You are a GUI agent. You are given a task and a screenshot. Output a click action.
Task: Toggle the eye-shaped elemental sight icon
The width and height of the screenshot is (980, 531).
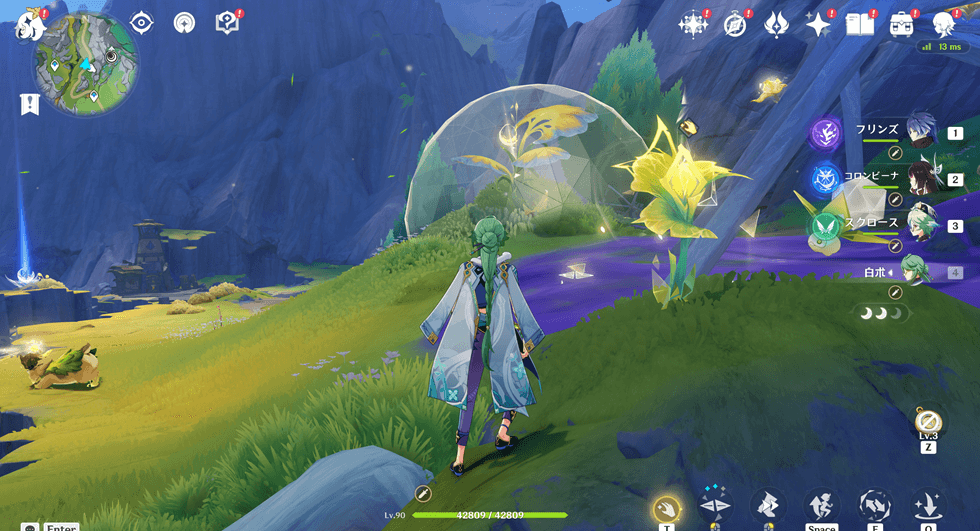(x=141, y=22)
